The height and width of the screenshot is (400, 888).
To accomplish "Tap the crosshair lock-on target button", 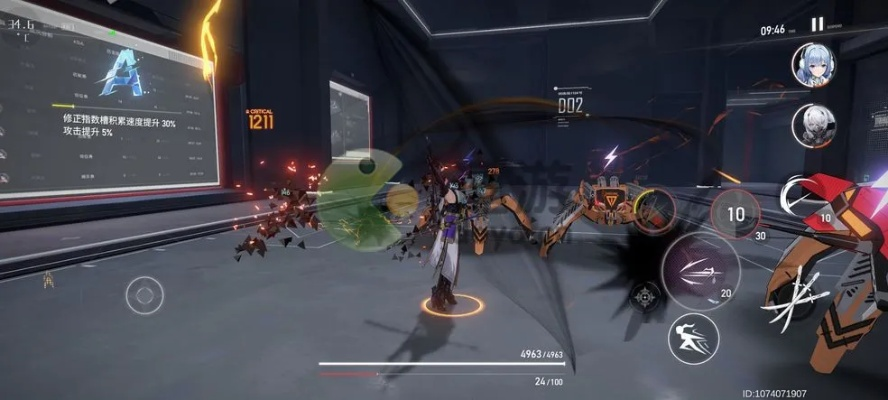I will pos(646,296).
